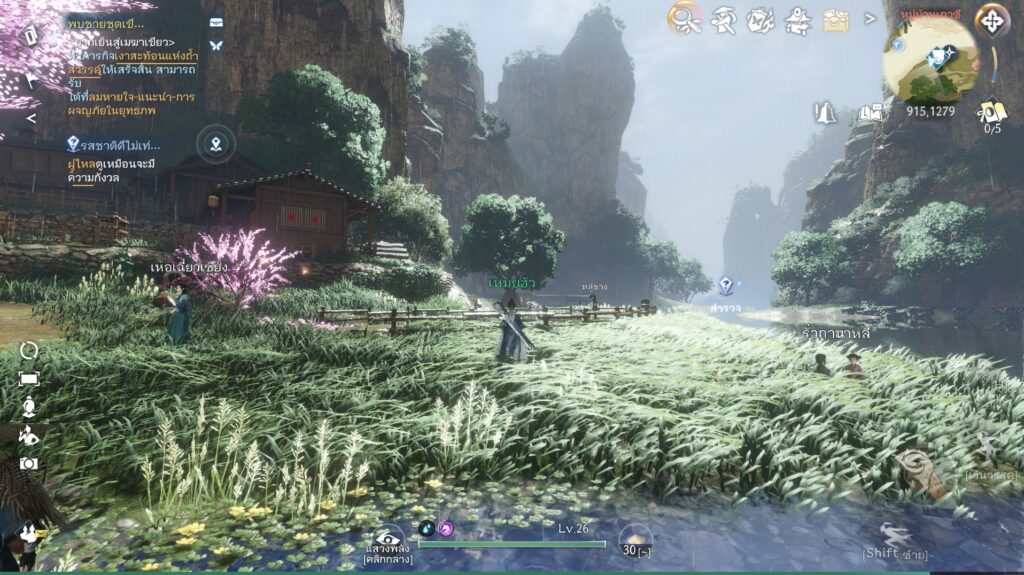Click the four-arrow diamond button by minimap

[x=992, y=19]
